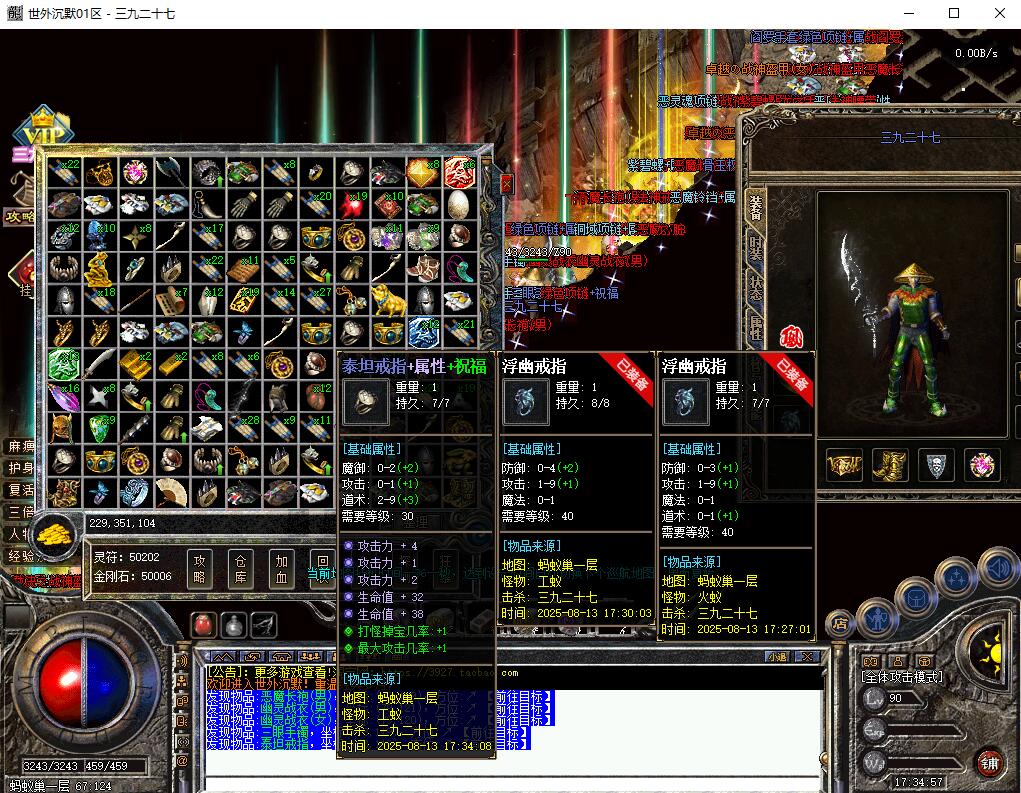Click the round 店 shop button
Screen dimensions: 1021x793
[840, 624]
